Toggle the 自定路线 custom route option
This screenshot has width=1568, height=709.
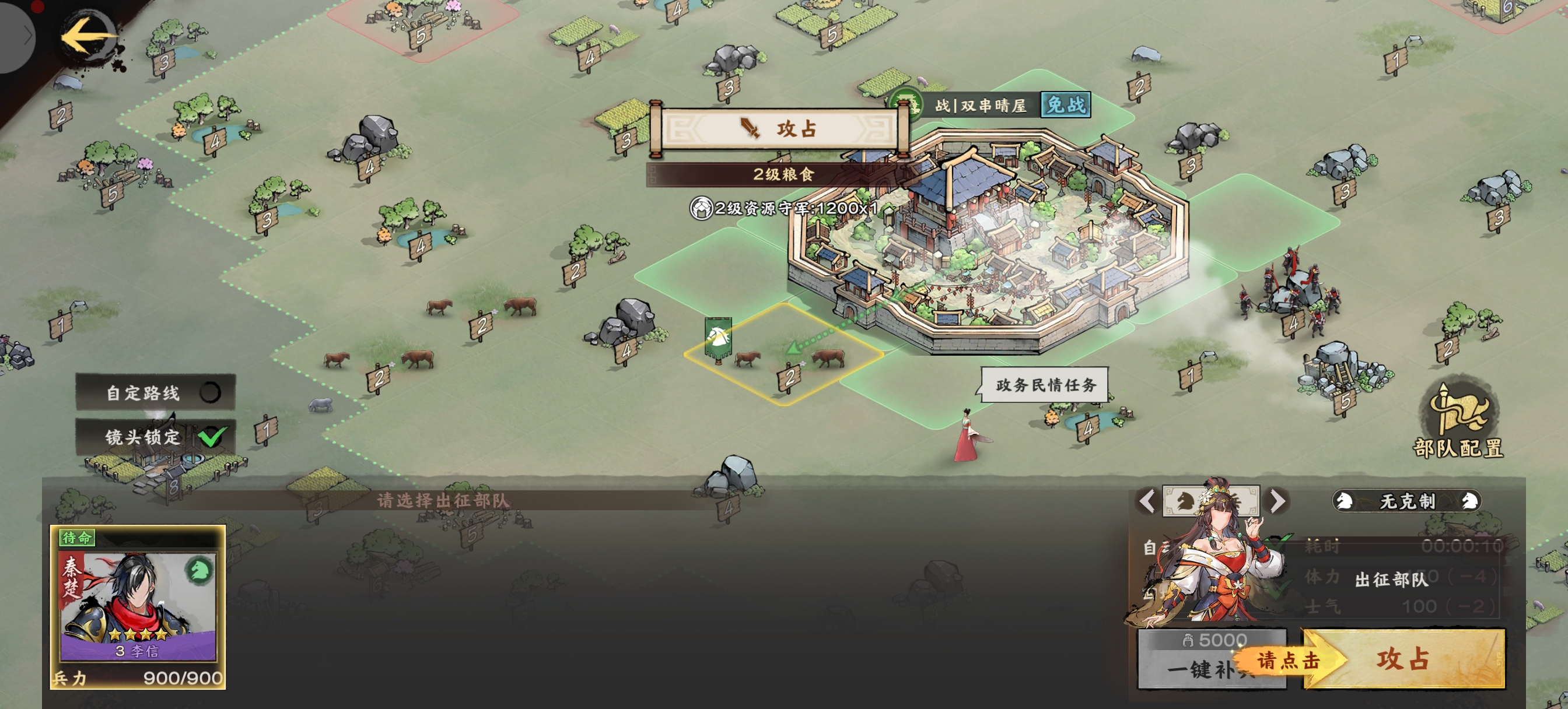pyautogui.click(x=210, y=392)
